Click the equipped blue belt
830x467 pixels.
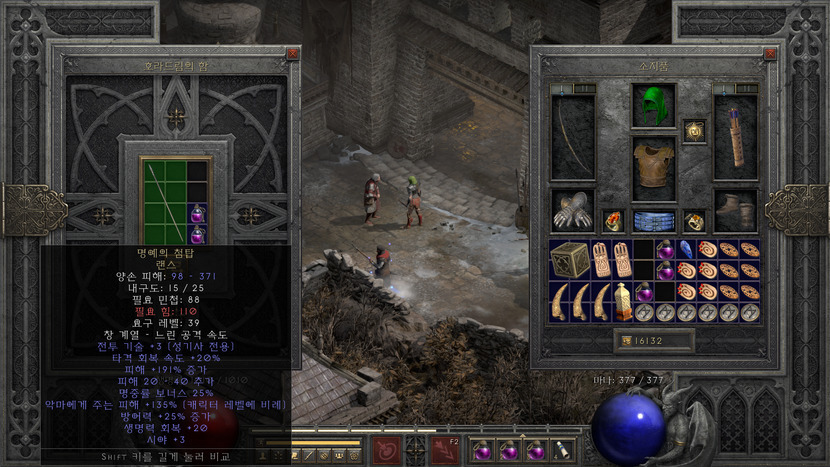coord(653,221)
